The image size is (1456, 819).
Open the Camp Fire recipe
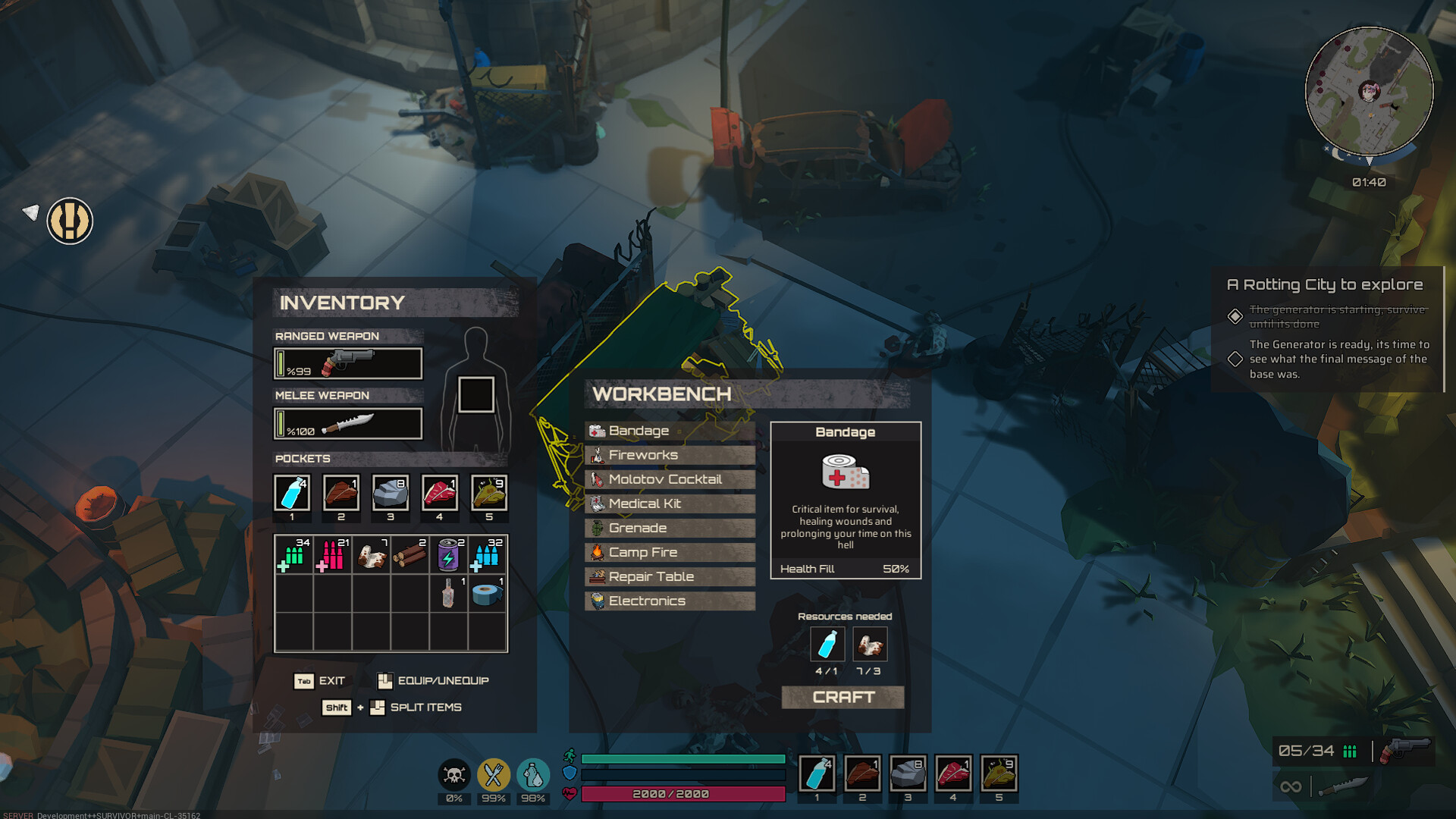tap(670, 552)
